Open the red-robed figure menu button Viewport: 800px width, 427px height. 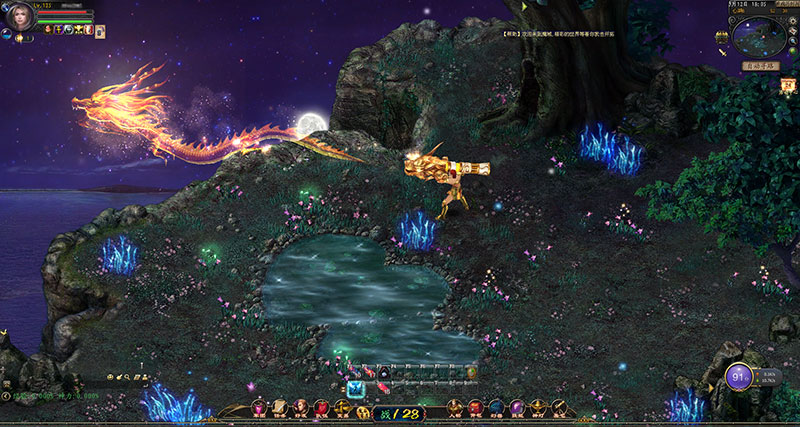click(x=323, y=407)
